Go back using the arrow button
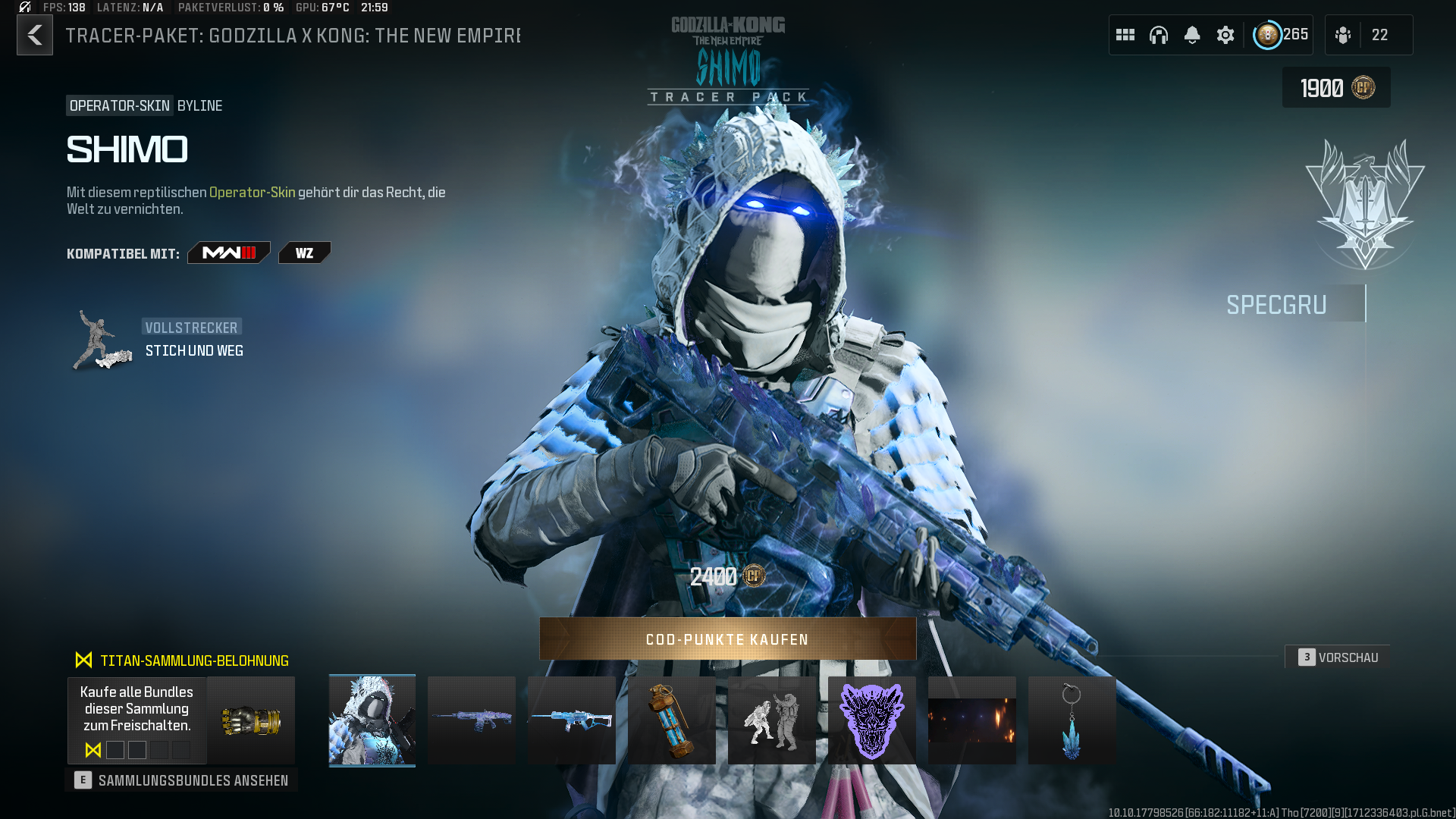 35,35
